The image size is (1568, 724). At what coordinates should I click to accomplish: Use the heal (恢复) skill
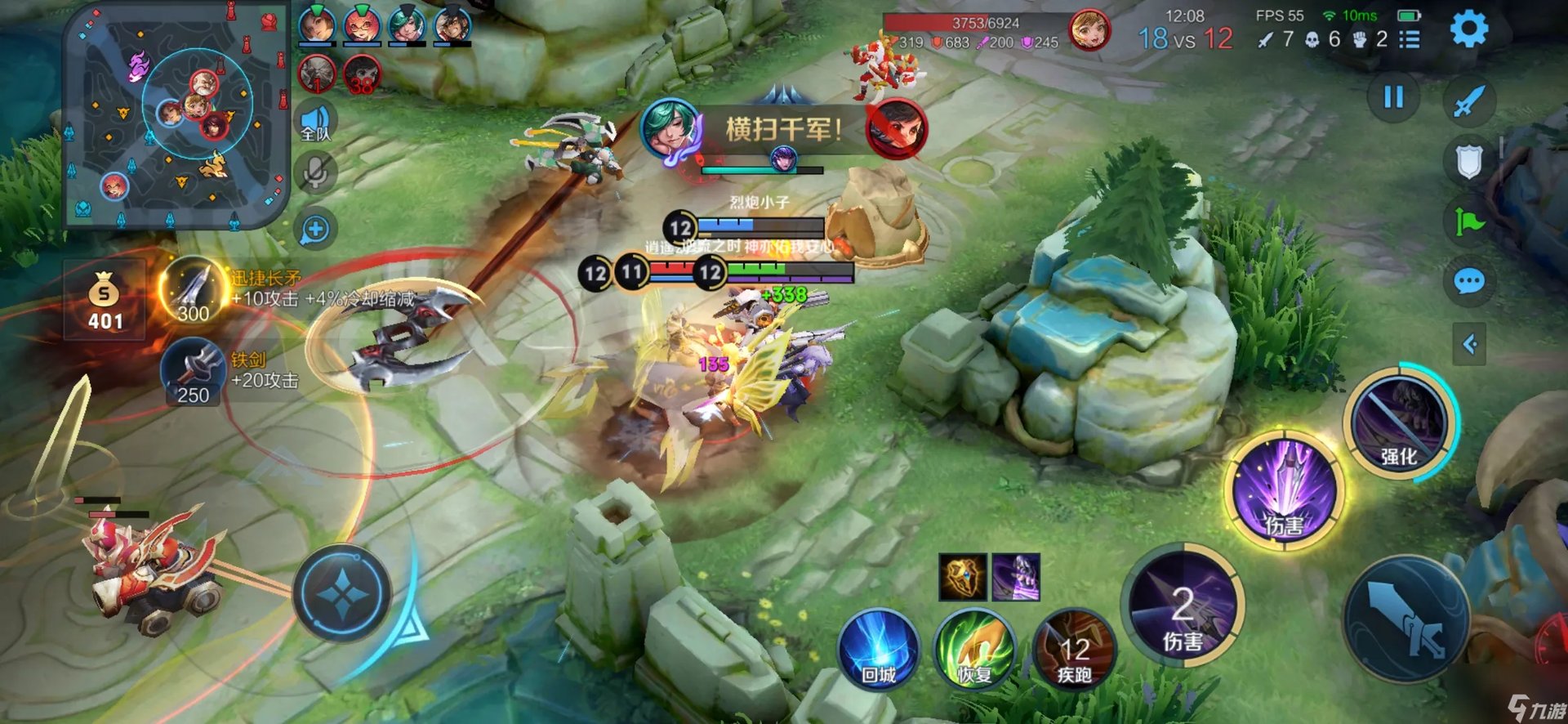975,651
